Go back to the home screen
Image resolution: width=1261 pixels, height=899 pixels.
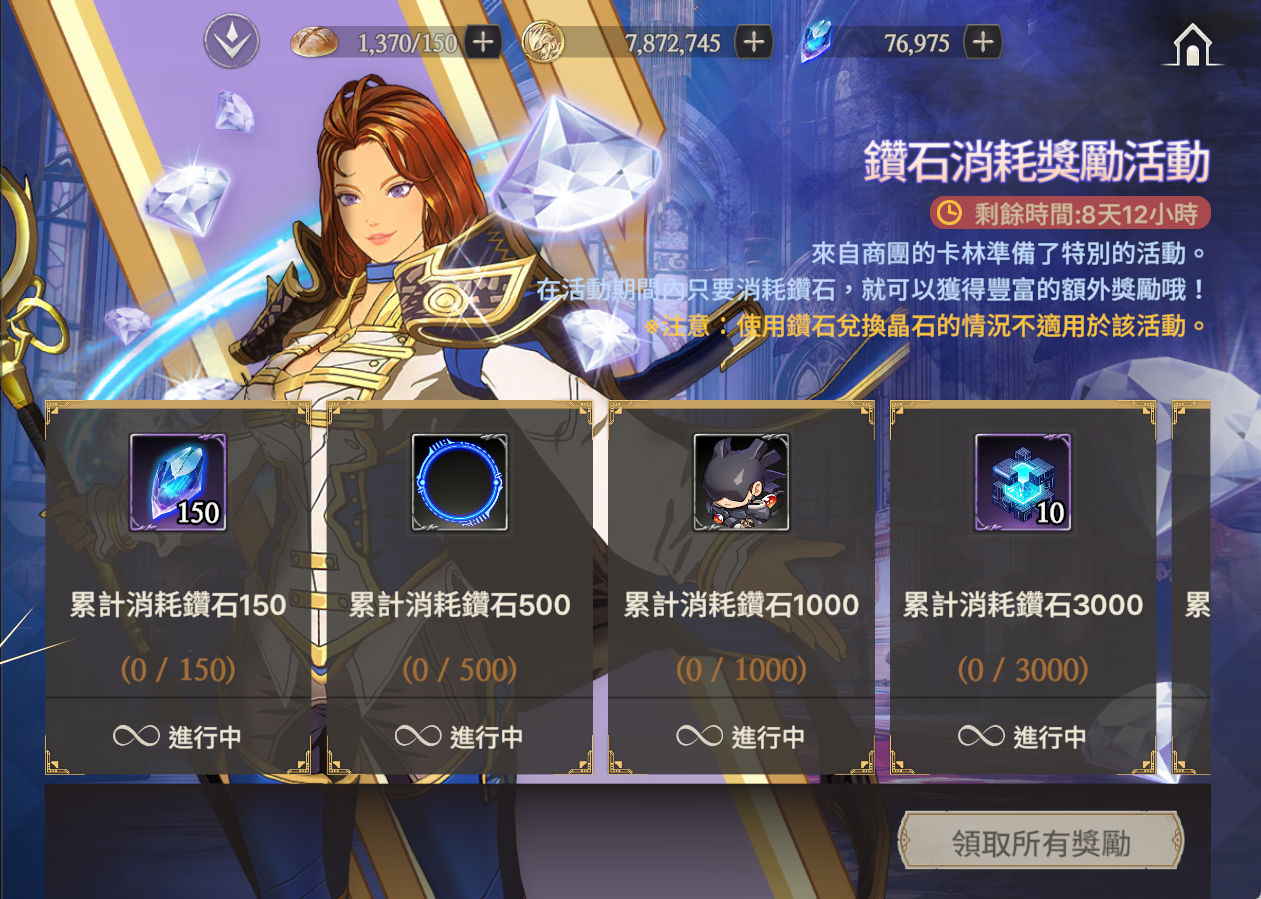1191,45
